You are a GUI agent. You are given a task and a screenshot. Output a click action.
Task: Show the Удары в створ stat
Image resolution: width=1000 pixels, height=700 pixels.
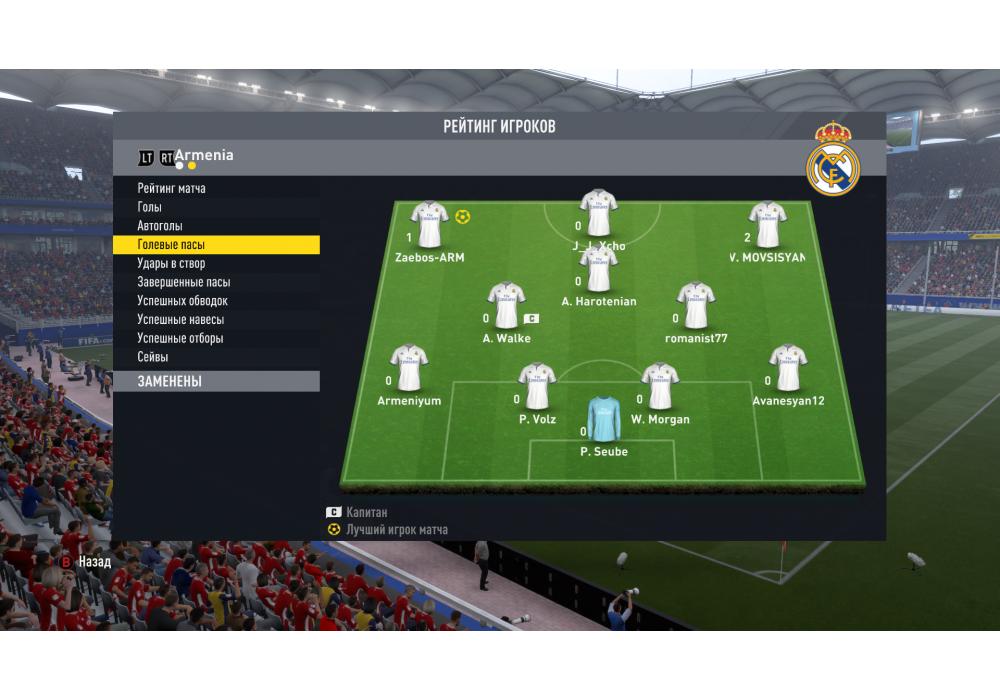171,264
